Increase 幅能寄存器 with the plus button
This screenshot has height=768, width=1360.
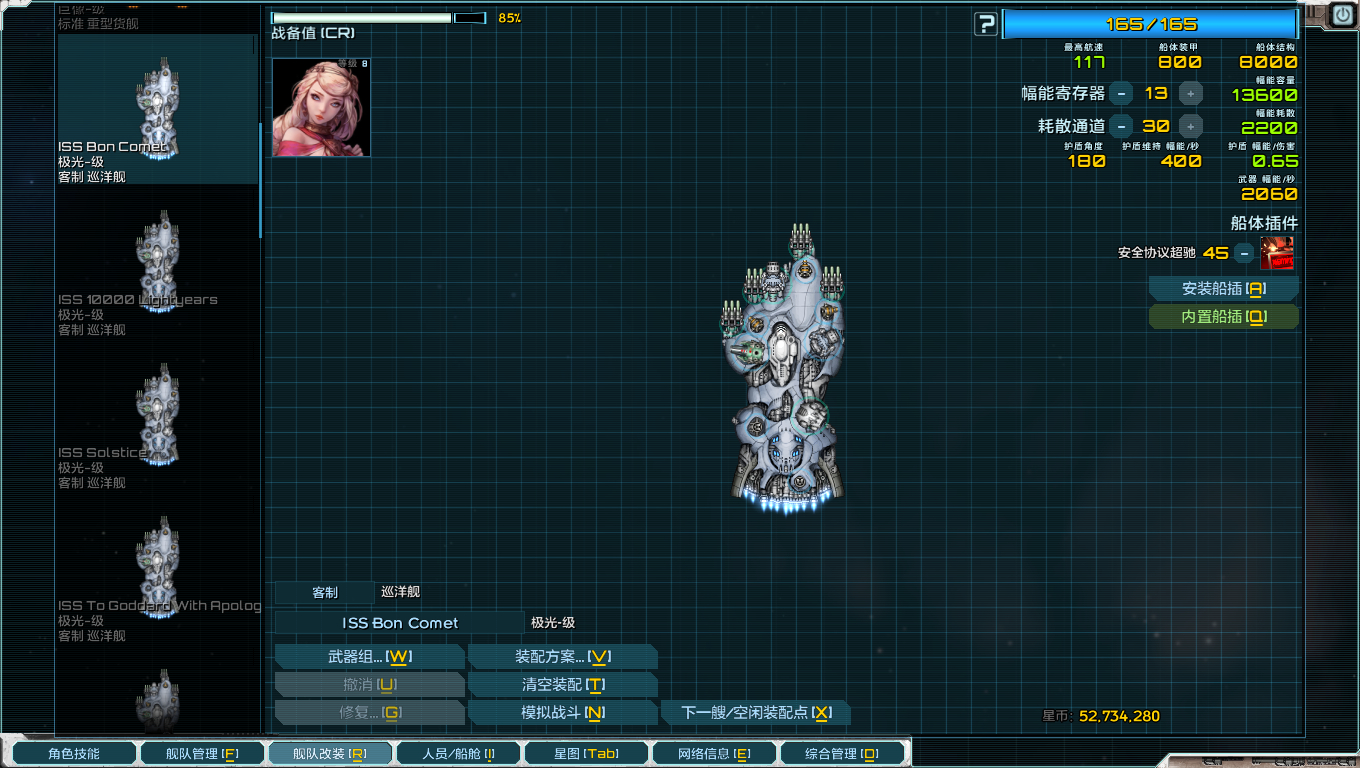1190,95
